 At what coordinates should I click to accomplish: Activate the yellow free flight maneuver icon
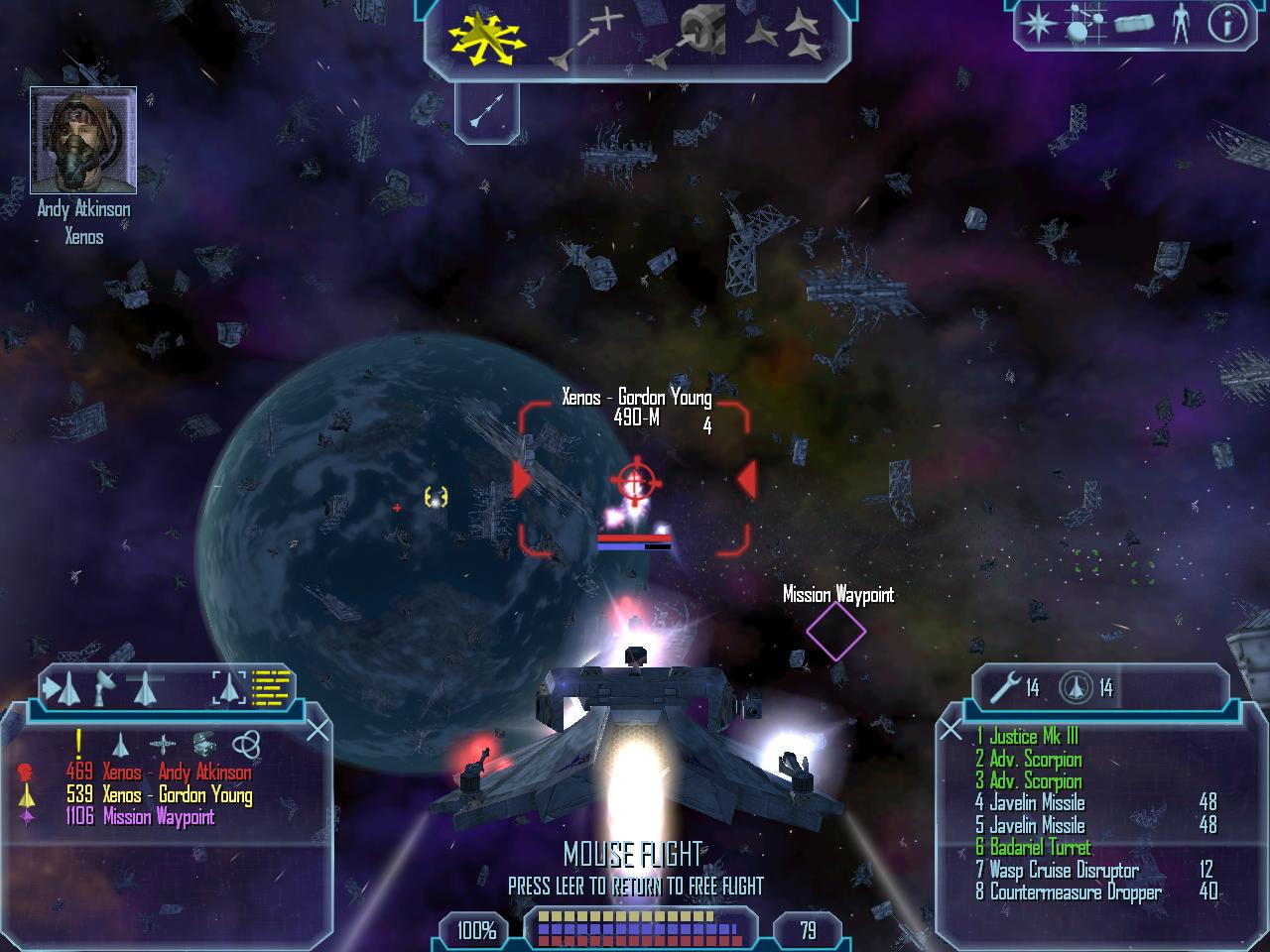pyautogui.click(x=485, y=36)
